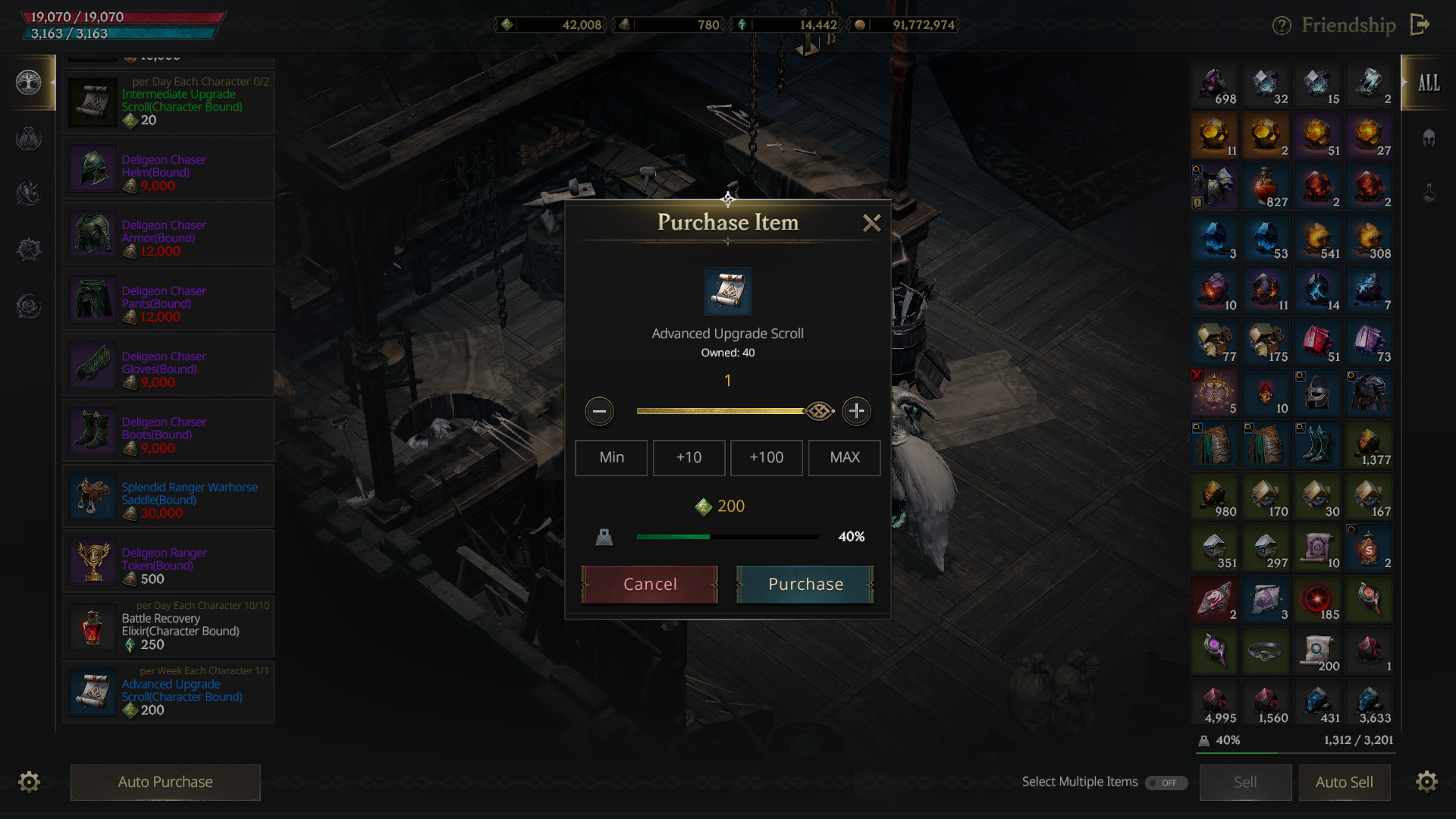
Task: Exit the Friendship shop screen
Action: [x=1420, y=25]
